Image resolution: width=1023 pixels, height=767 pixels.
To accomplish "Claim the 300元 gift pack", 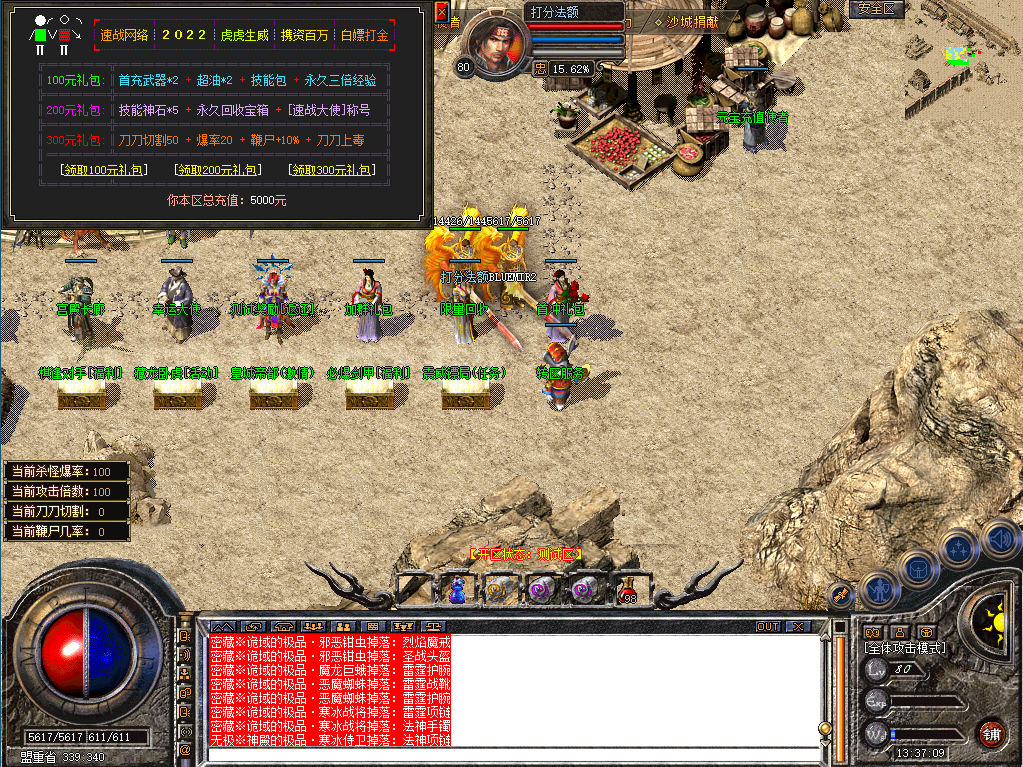I will [x=330, y=170].
